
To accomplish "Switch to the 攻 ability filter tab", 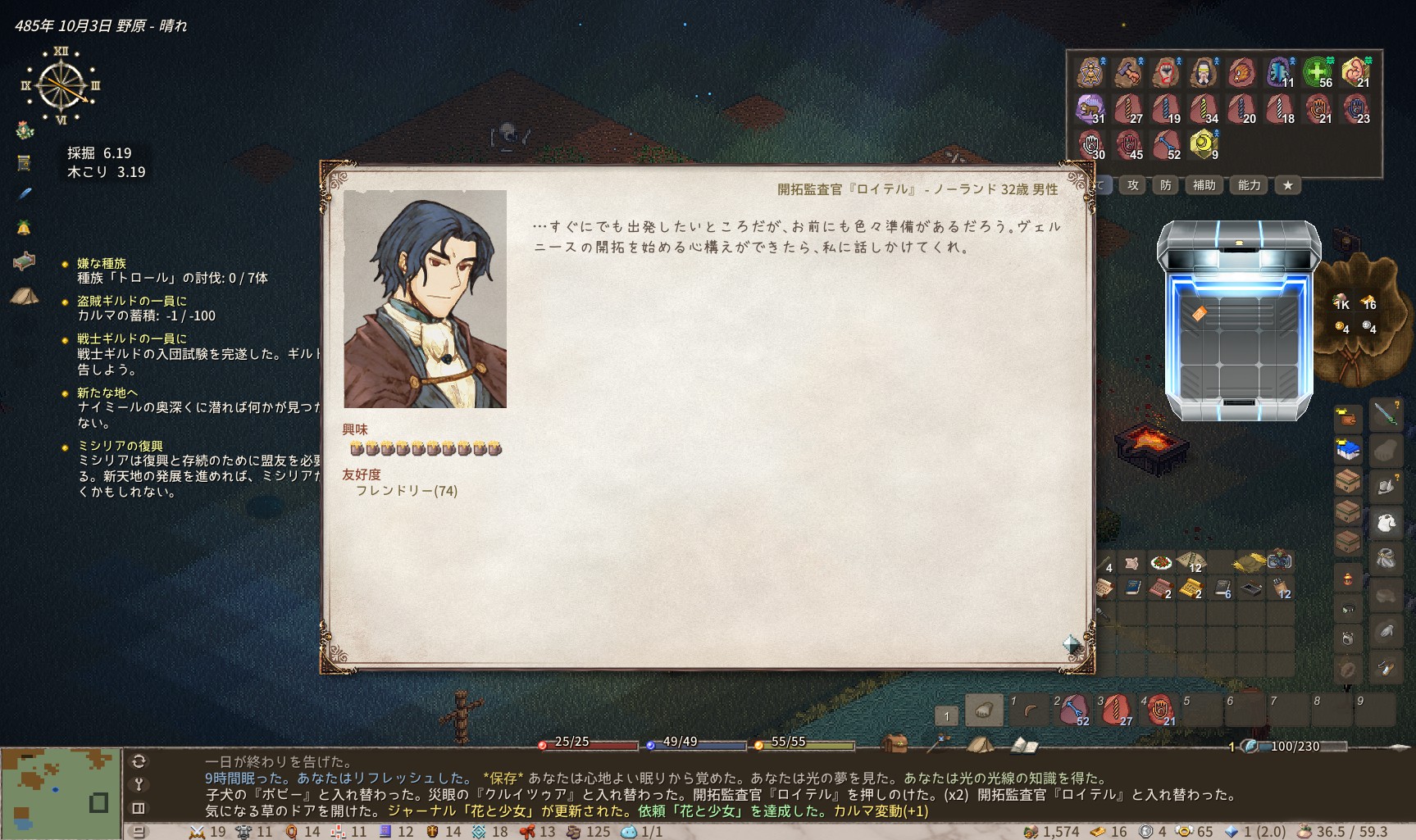I will tap(1133, 185).
